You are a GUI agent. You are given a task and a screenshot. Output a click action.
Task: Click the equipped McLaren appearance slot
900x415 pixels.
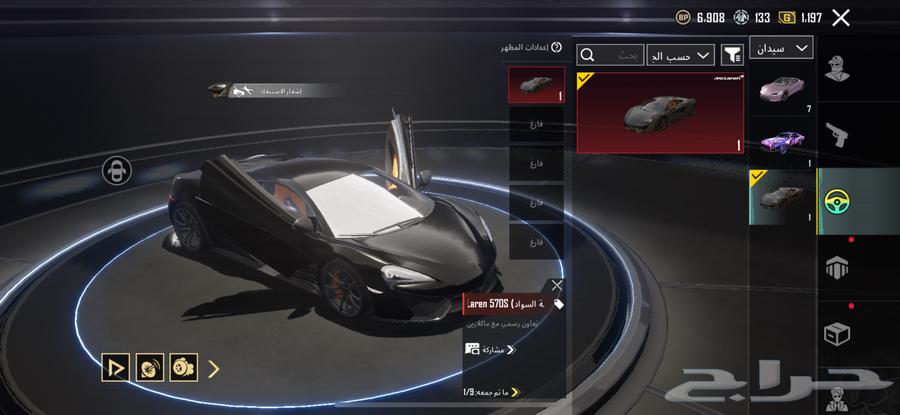[x=536, y=85]
